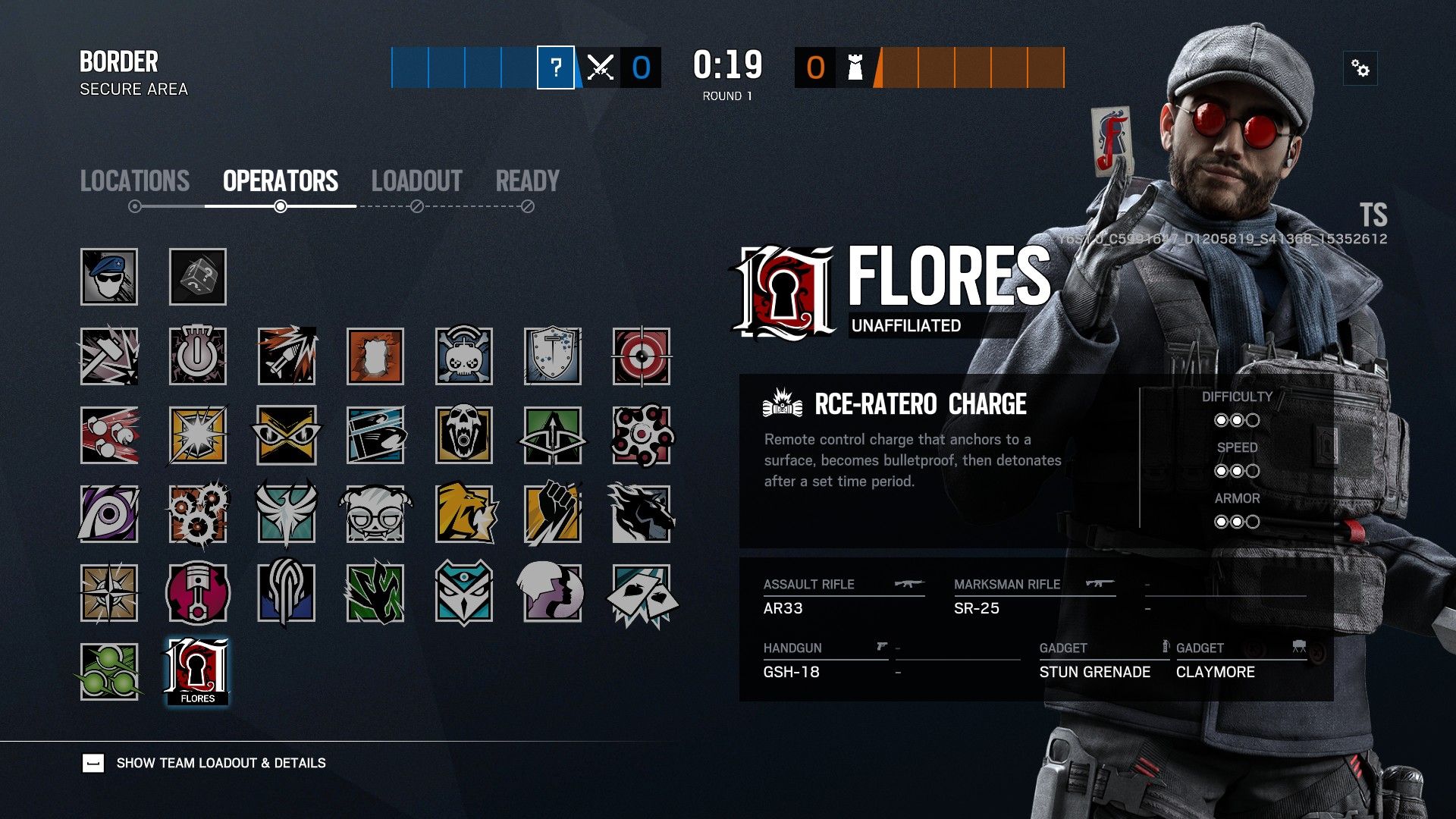1456x819 pixels.
Task: Select Glaz's crosshair operator icon
Action: (642, 356)
